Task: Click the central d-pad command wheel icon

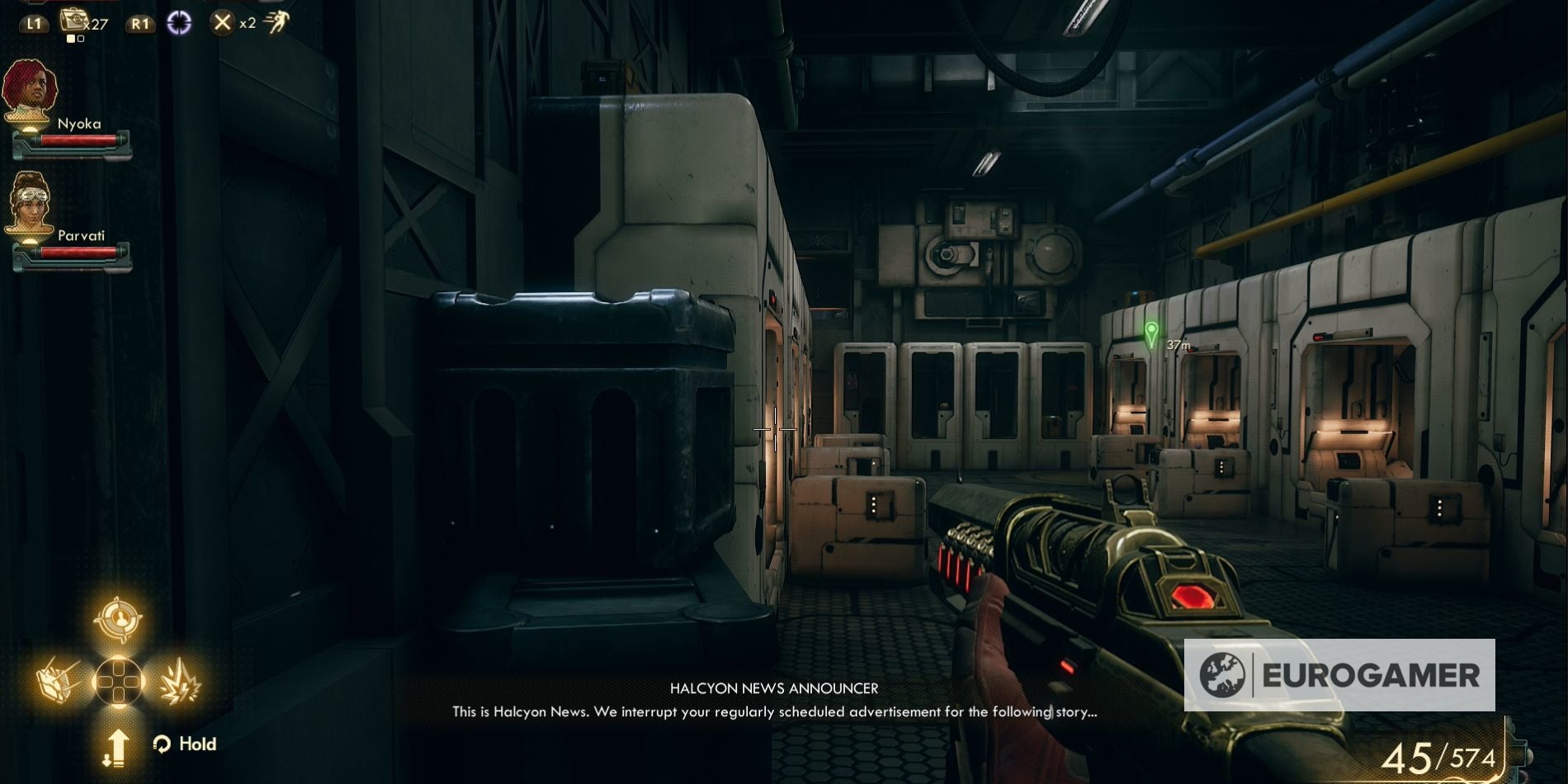Action: click(118, 682)
